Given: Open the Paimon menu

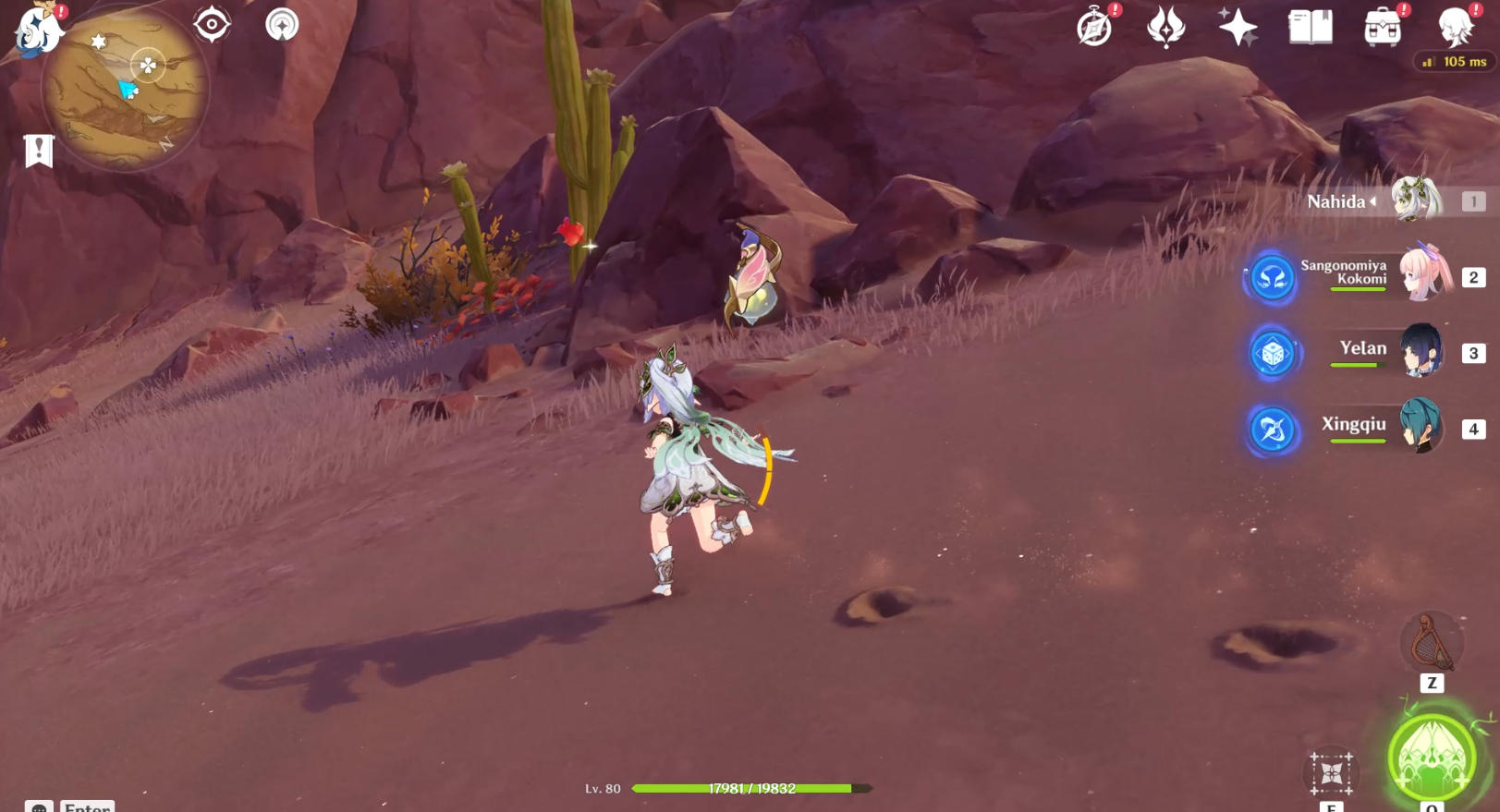Looking at the screenshot, I should [x=37, y=30].
